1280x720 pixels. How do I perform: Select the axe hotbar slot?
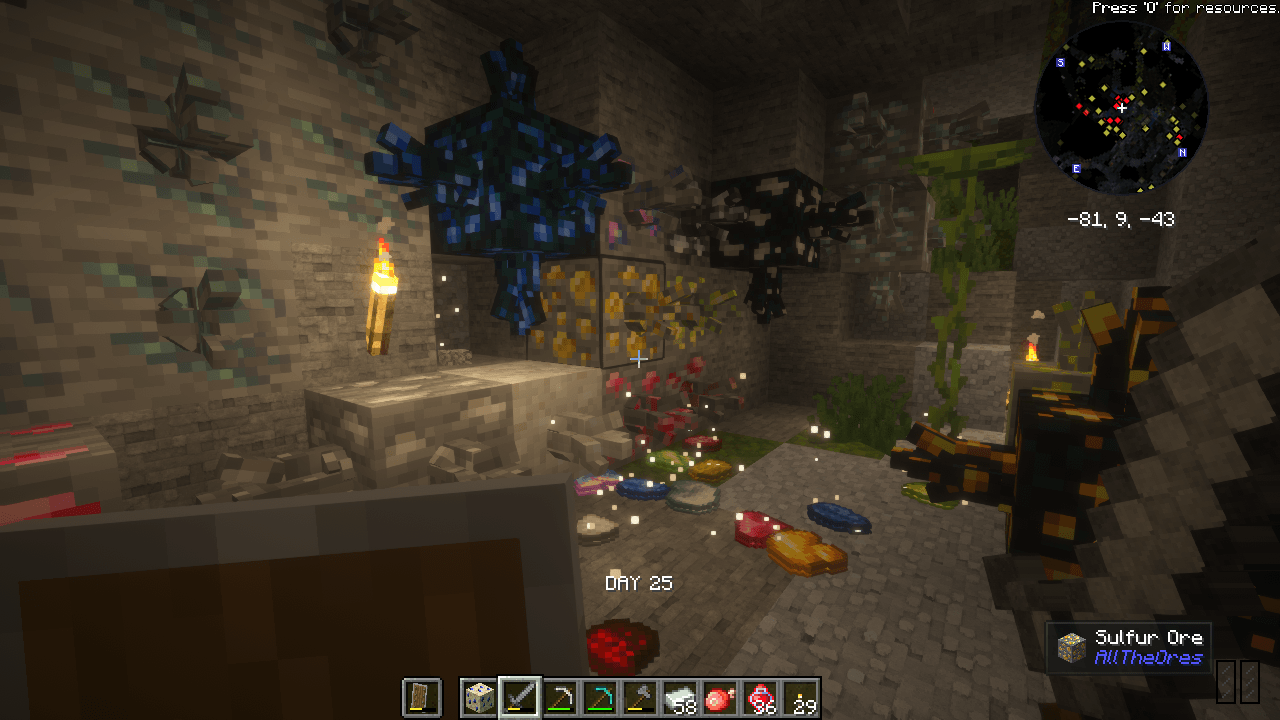(641, 697)
